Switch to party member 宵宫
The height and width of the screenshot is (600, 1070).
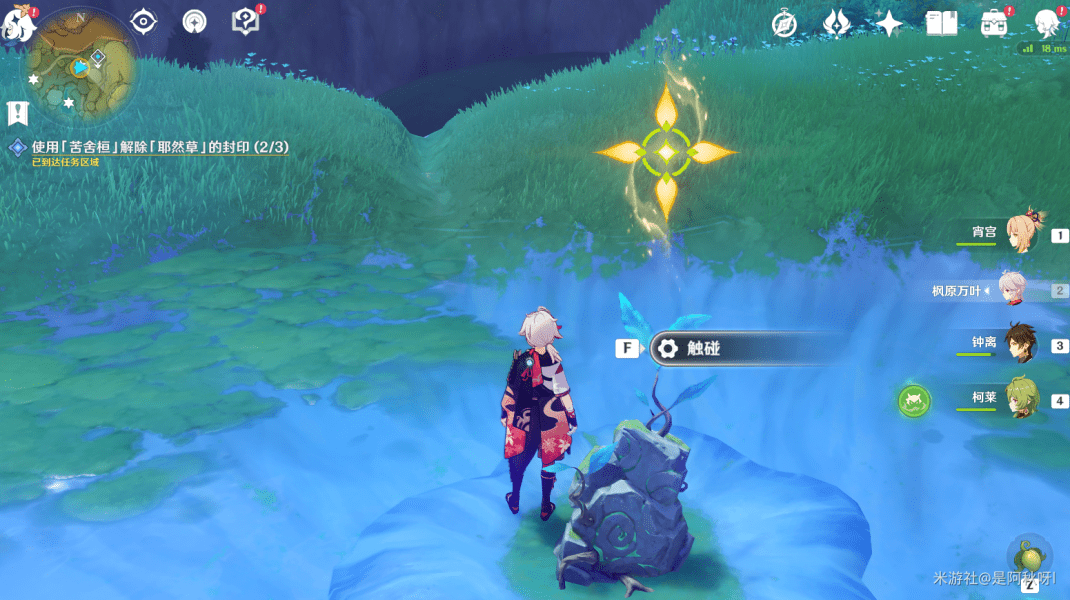click(1022, 235)
